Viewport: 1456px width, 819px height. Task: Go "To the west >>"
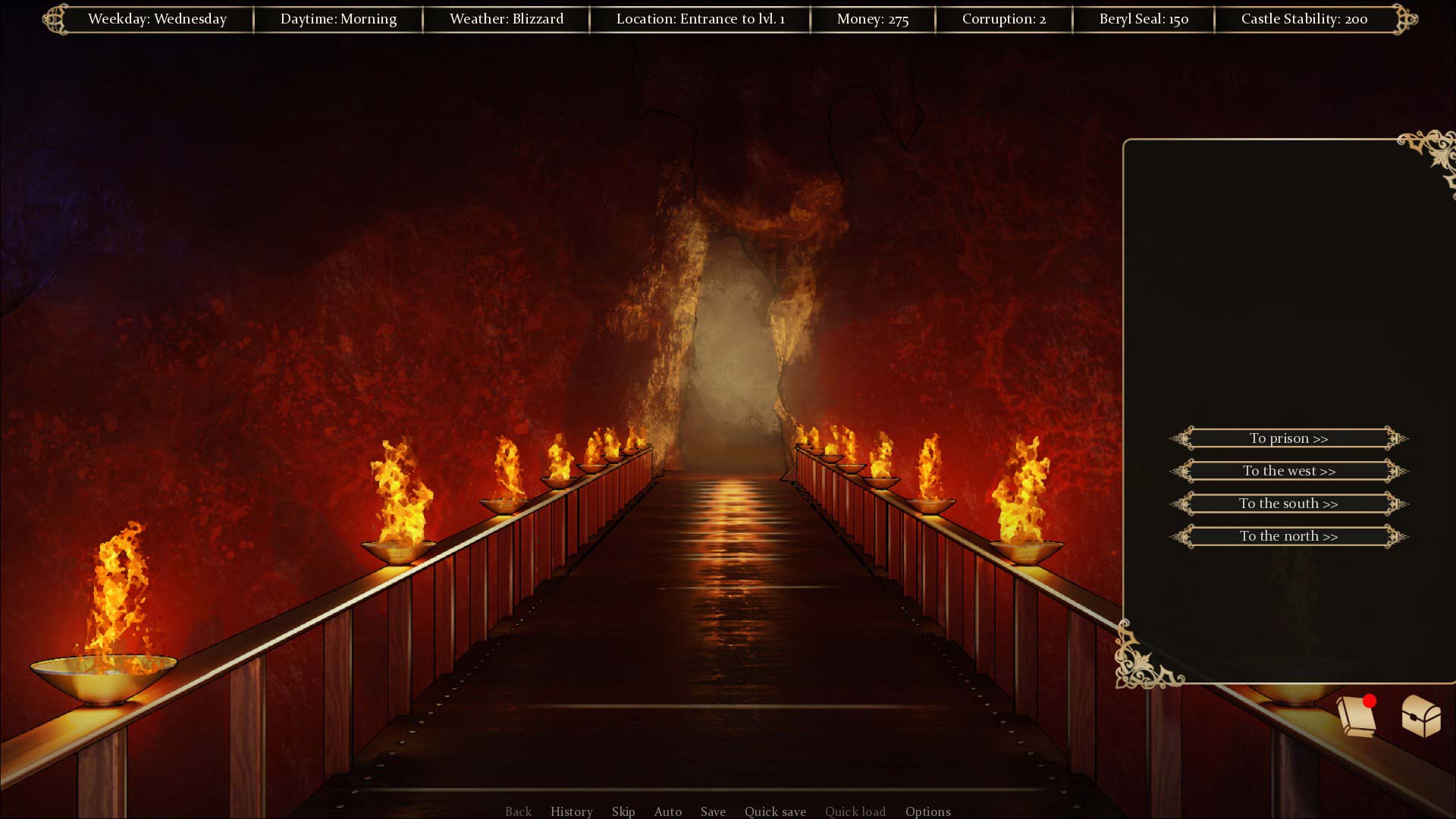coord(1288,471)
